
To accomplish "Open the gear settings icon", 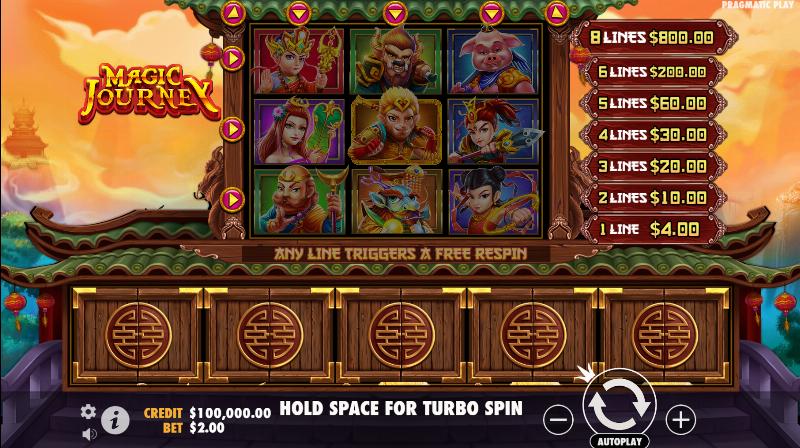I will [x=88, y=412].
